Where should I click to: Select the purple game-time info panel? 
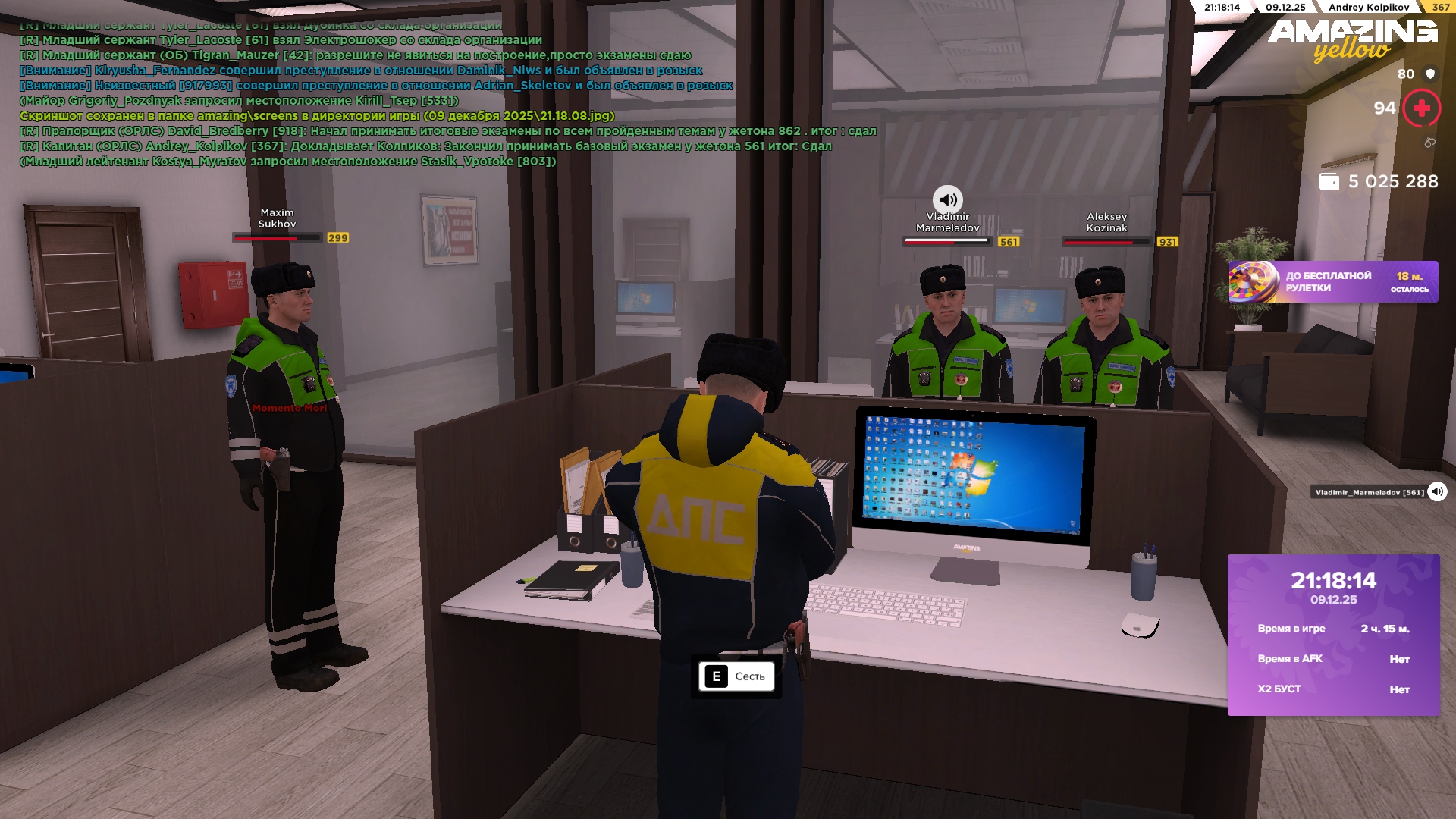[1333, 635]
